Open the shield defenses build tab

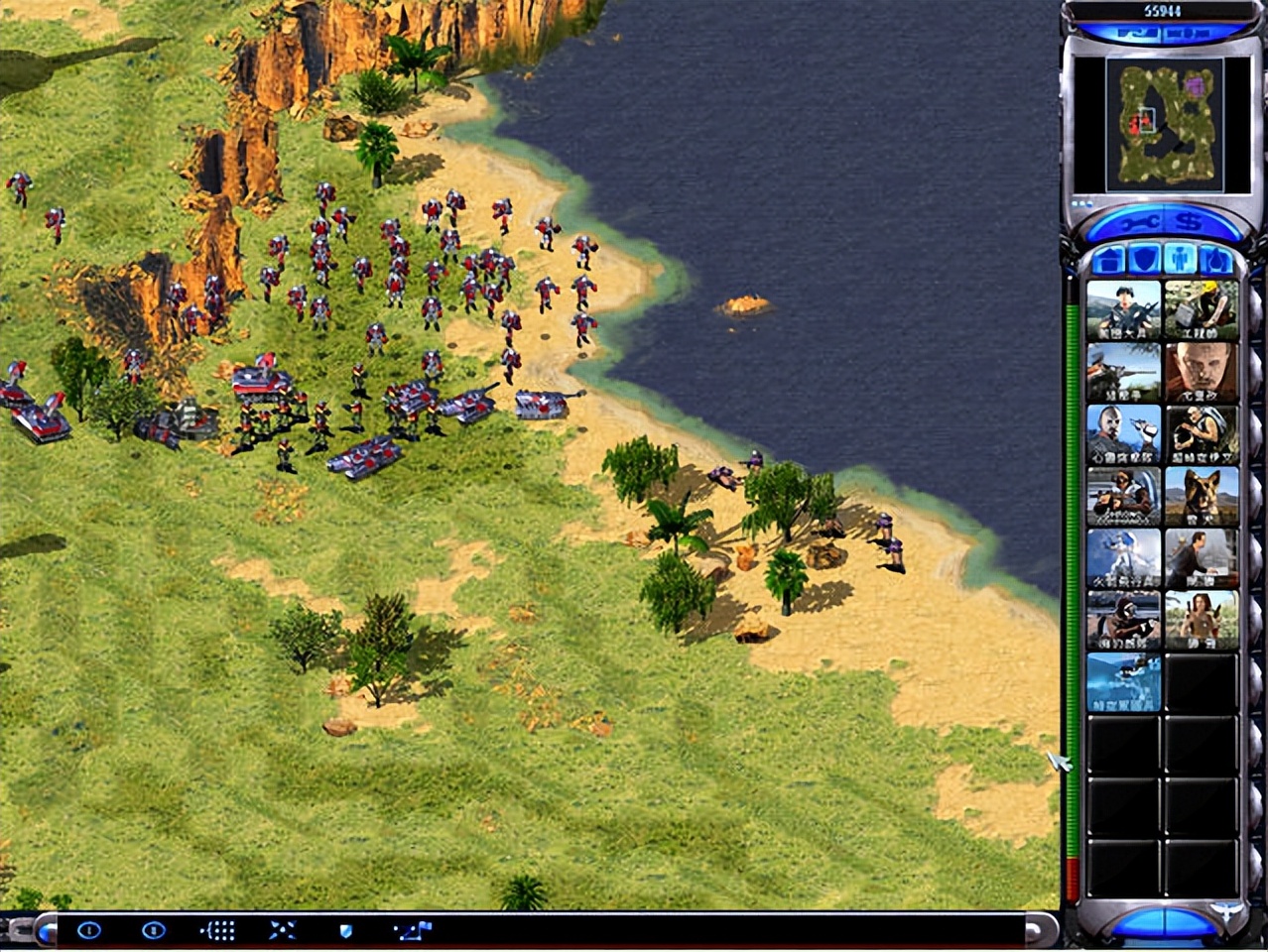point(1145,261)
